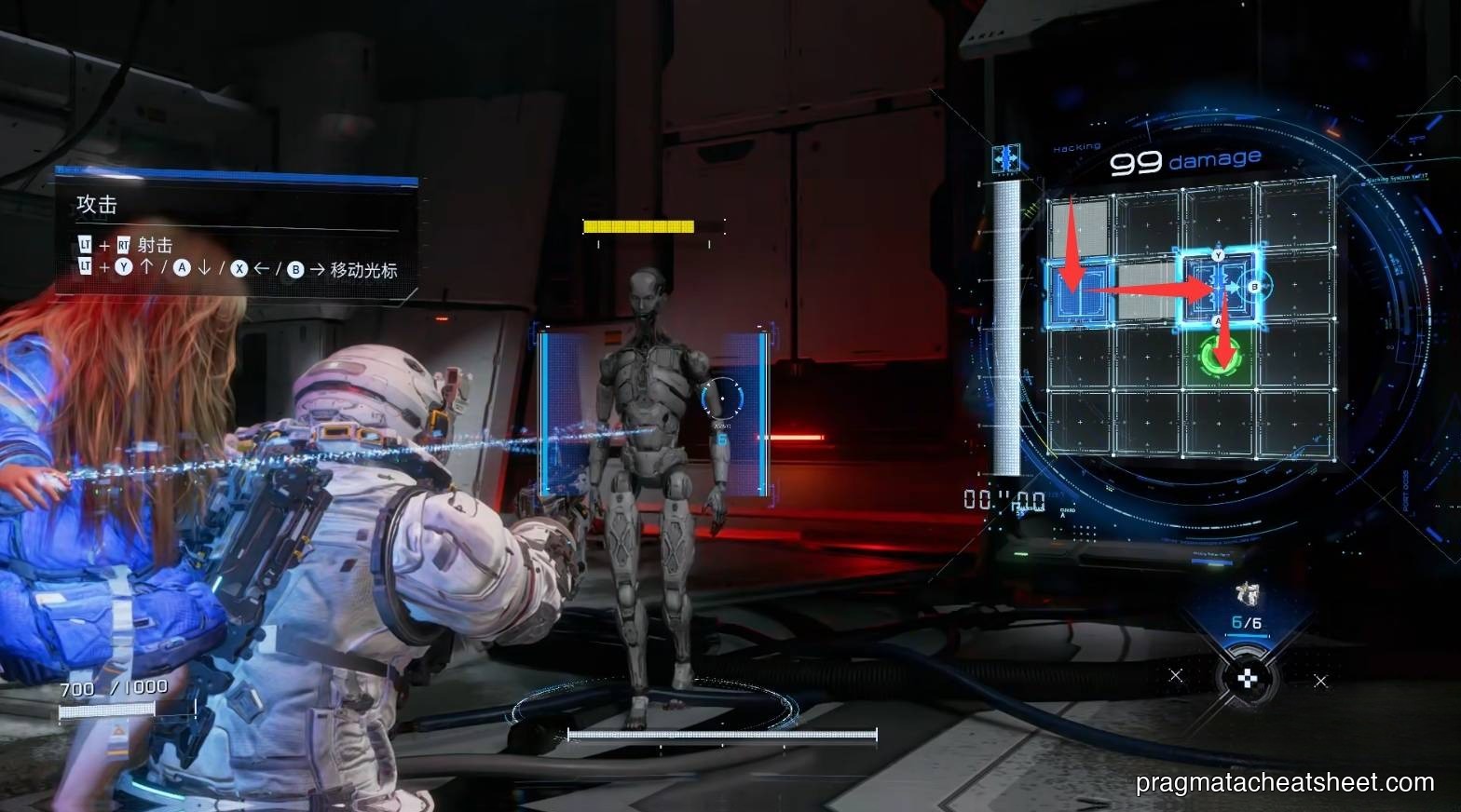Click the A button icon below hacking cursor
The width and height of the screenshot is (1461, 812).
(1218, 320)
